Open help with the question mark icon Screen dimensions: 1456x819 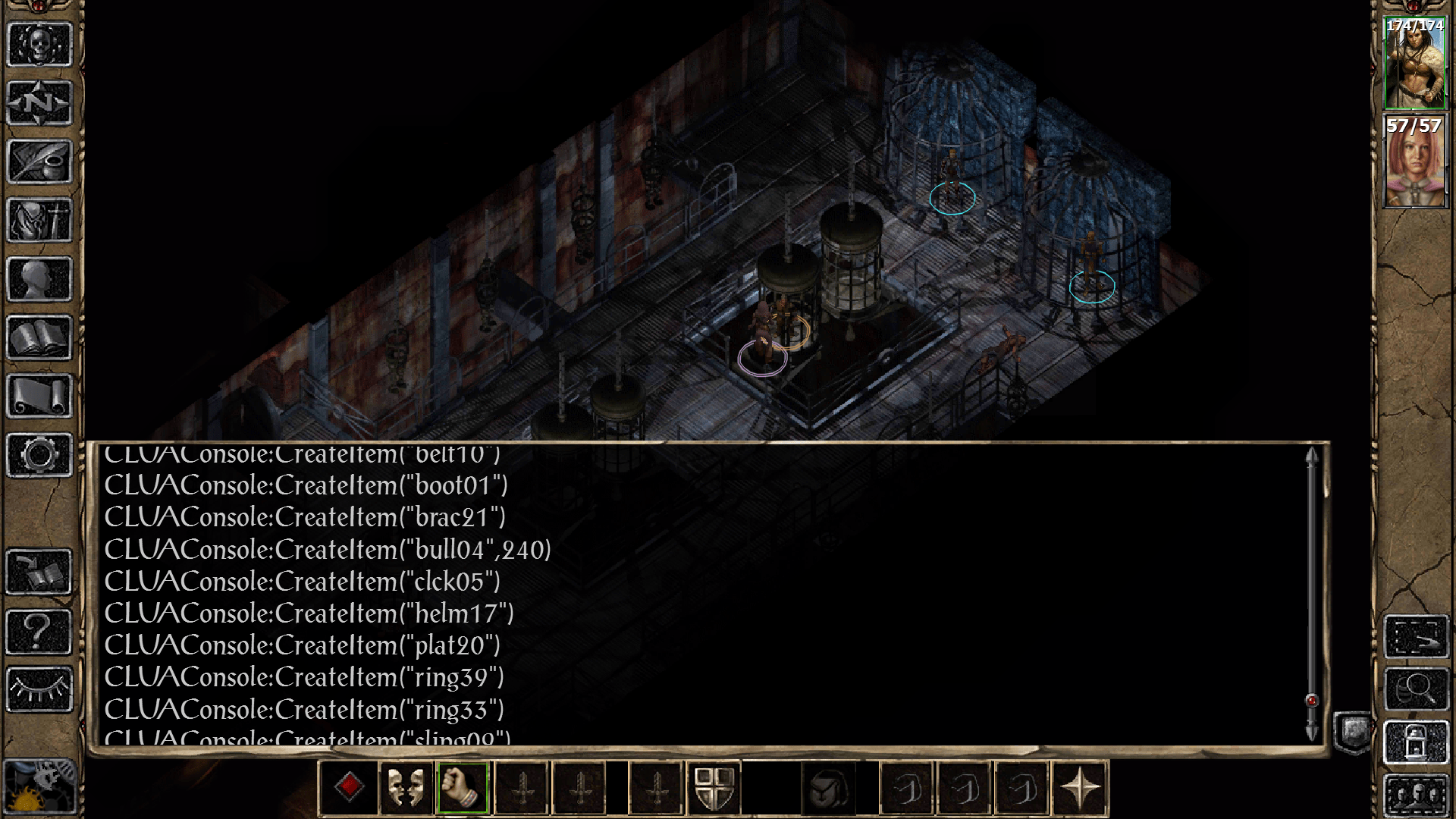[39, 631]
